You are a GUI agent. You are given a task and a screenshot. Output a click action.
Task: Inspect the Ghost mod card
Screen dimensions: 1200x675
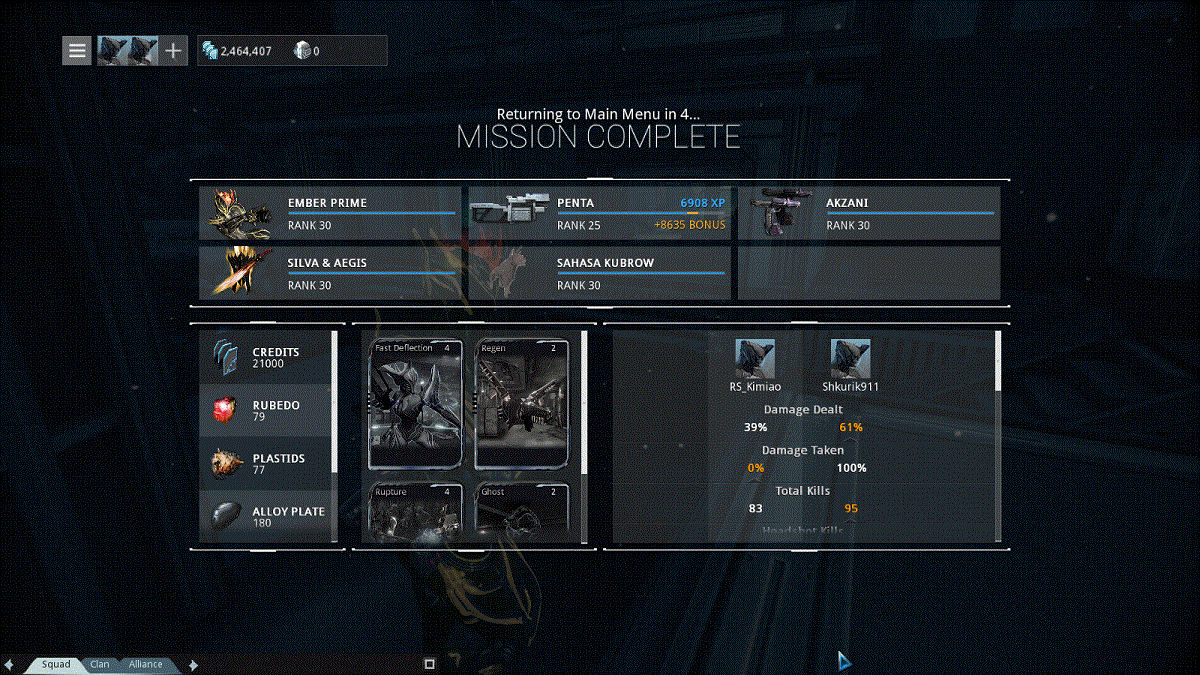pos(522,512)
